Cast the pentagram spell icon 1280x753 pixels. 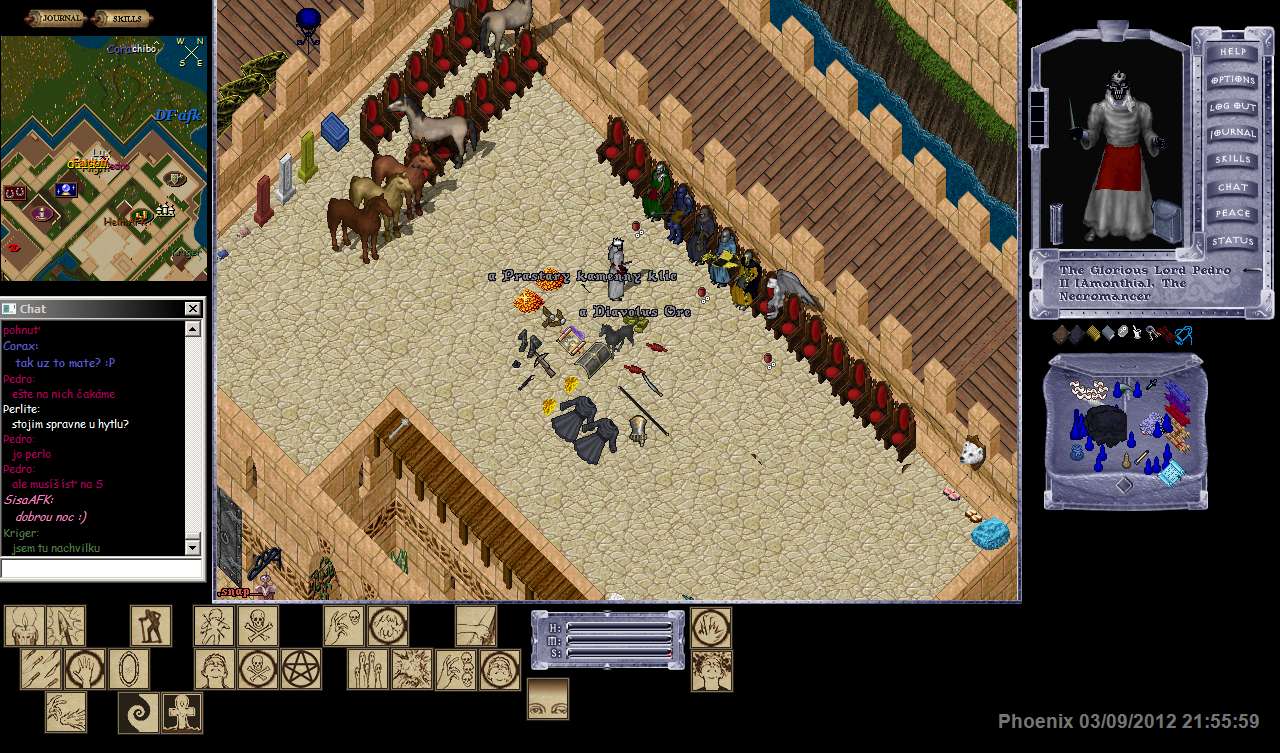coord(300,669)
